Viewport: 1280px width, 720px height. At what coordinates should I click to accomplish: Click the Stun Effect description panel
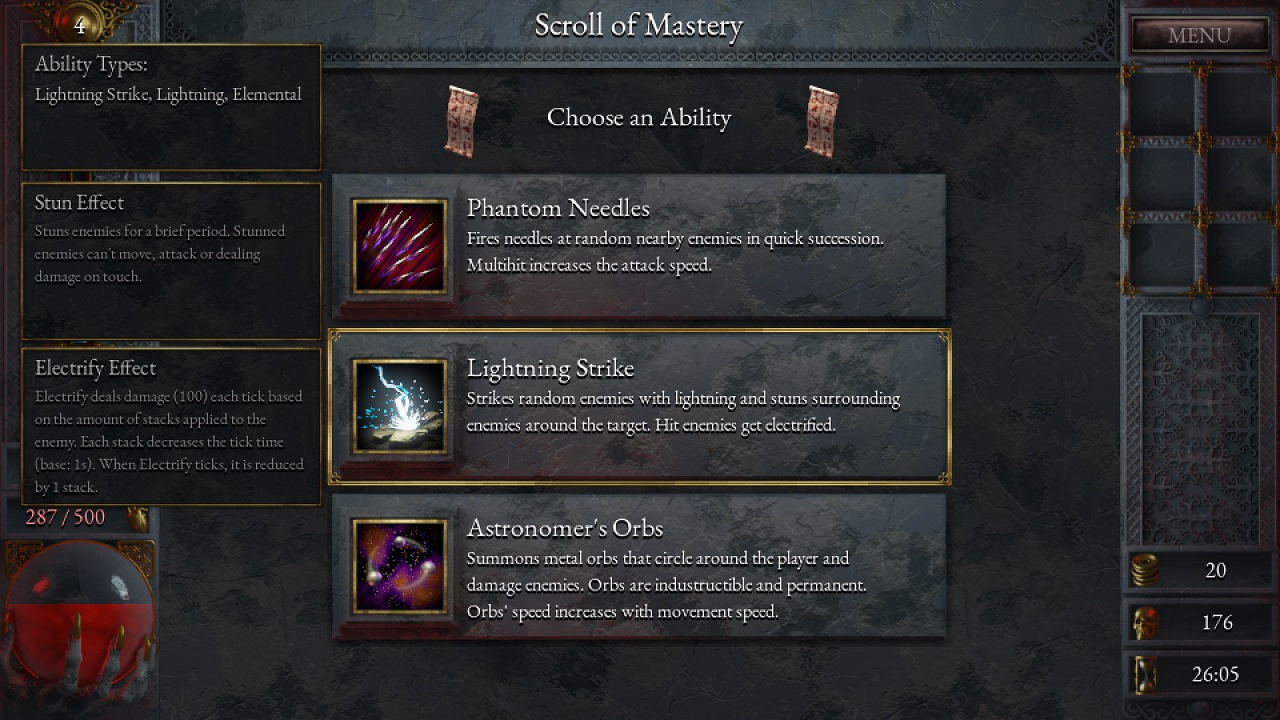tap(170, 260)
